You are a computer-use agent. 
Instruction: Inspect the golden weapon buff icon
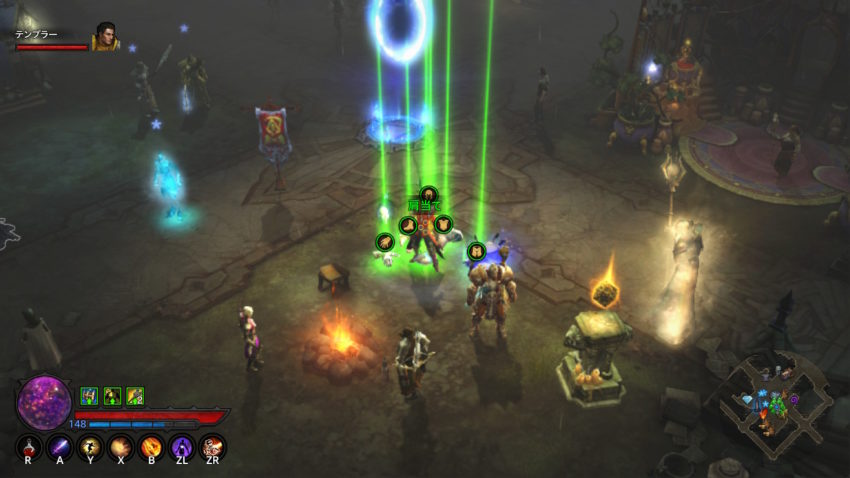tap(135, 395)
